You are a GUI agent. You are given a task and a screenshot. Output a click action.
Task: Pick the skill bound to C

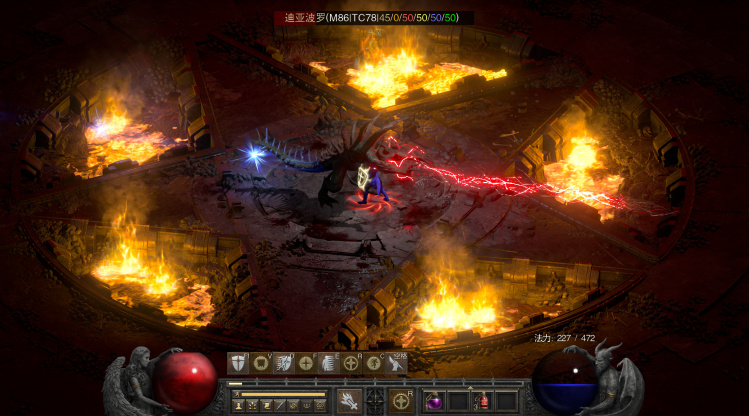pyautogui.click(x=375, y=363)
